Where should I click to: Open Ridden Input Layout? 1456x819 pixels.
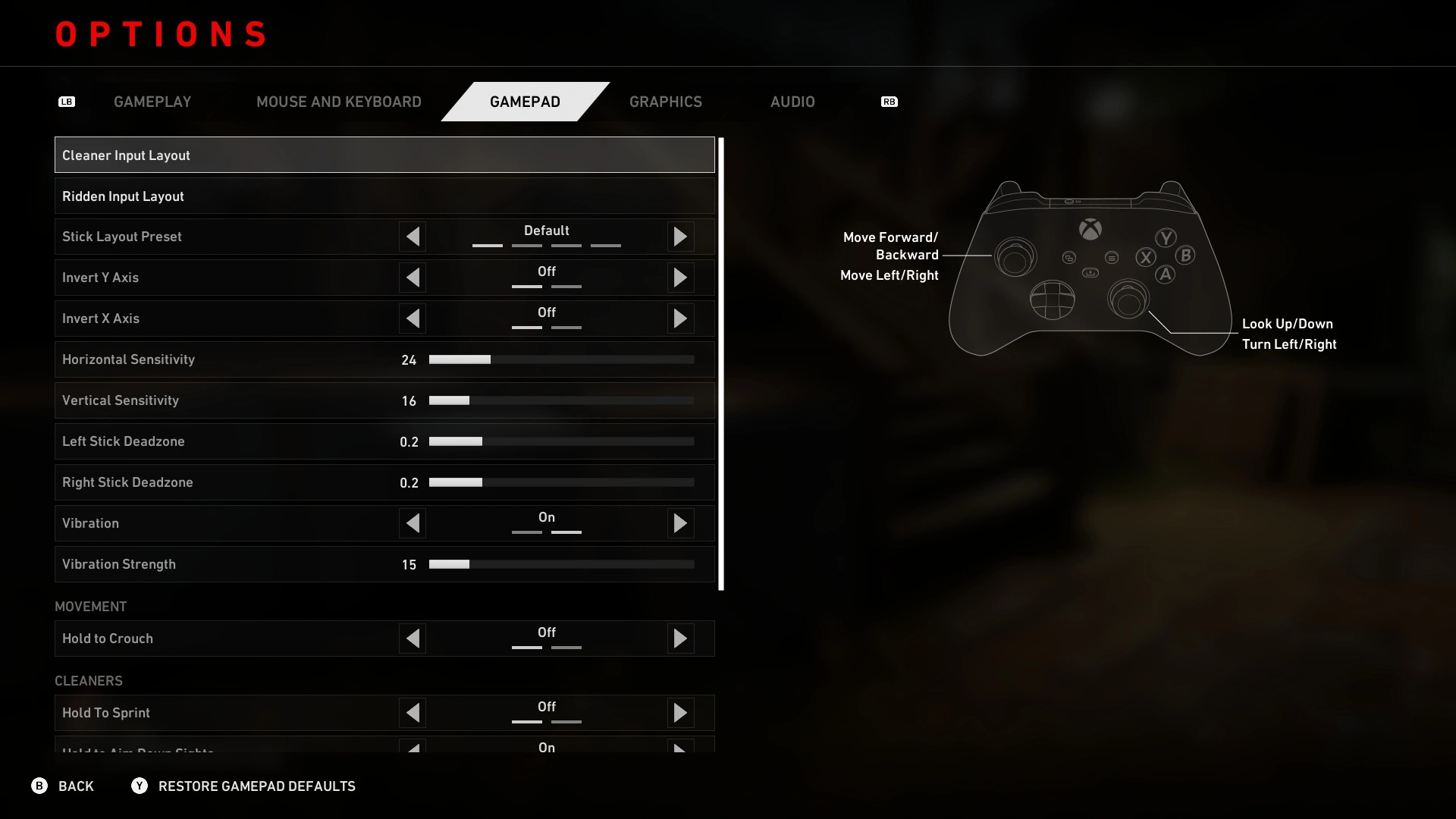click(x=384, y=196)
